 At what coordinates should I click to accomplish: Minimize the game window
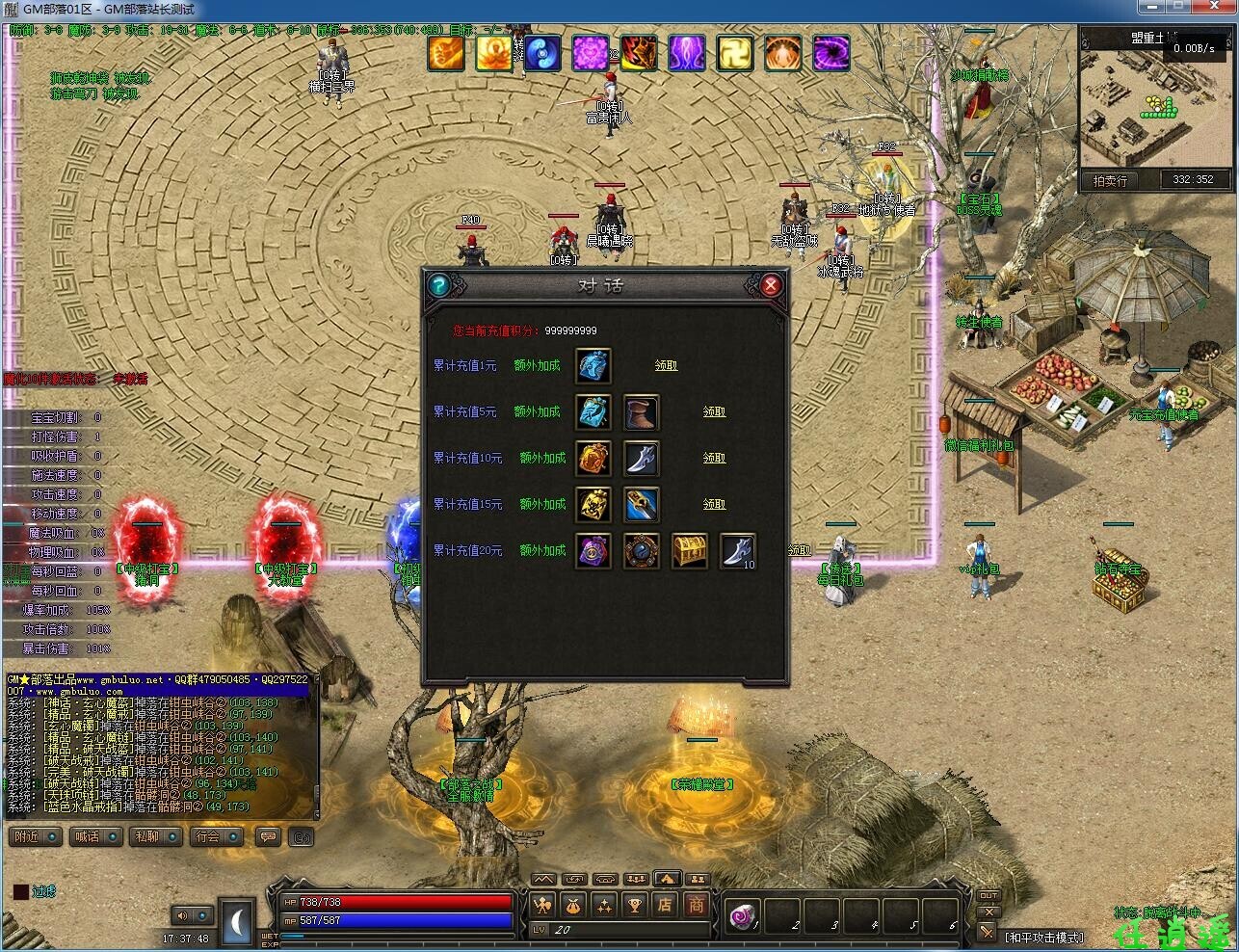[x=1150, y=9]
